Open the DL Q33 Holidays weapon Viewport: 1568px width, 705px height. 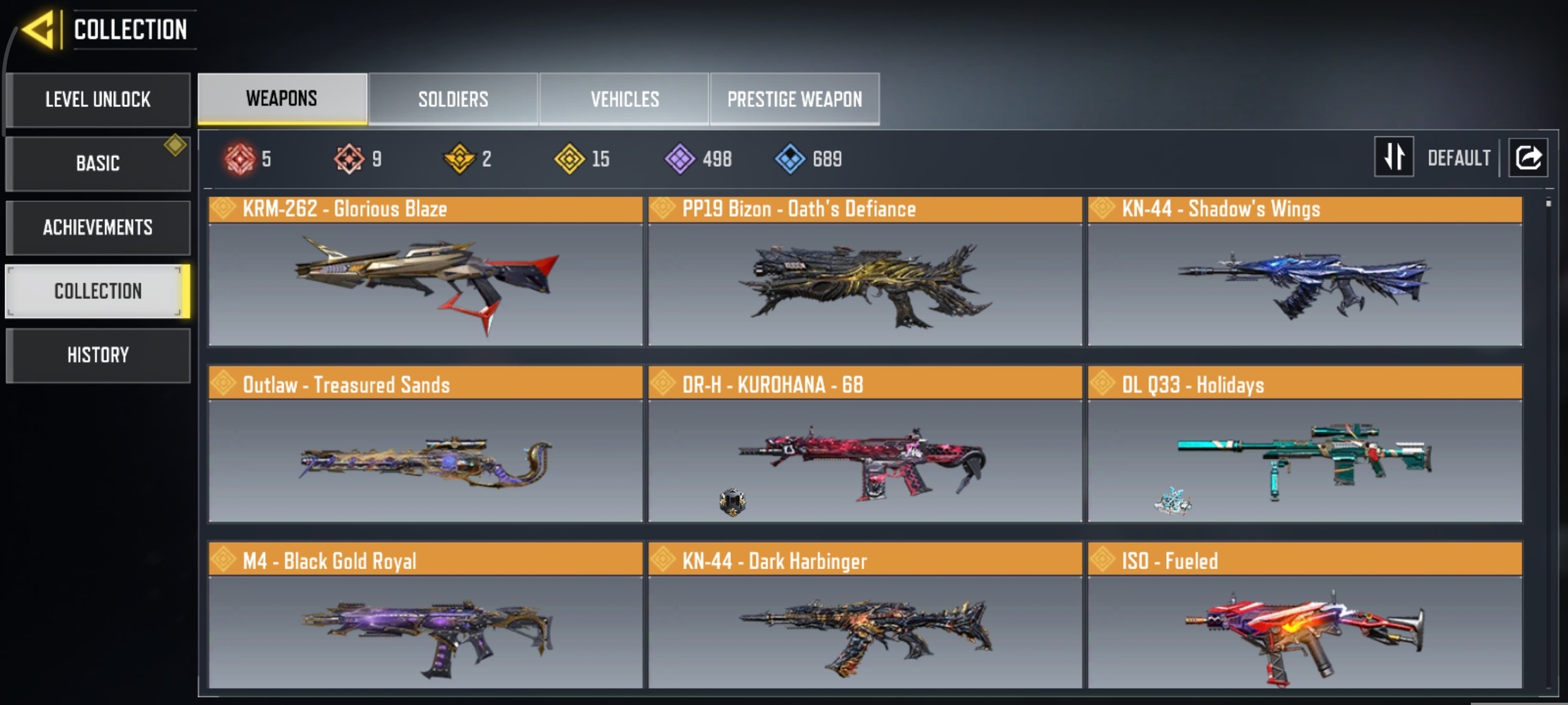point(1303,458)
